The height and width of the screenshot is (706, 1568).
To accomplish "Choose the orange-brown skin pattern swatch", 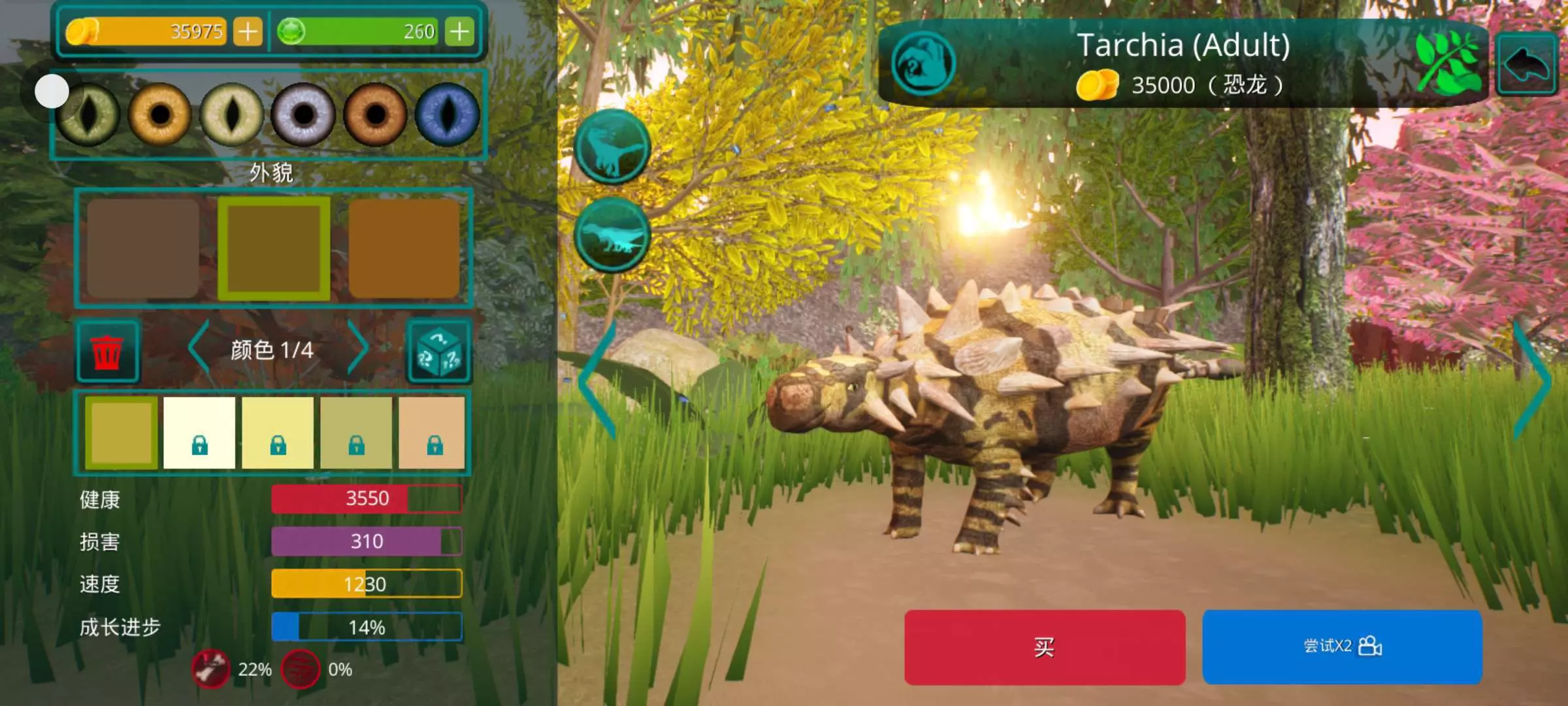I will pos(404,248).
